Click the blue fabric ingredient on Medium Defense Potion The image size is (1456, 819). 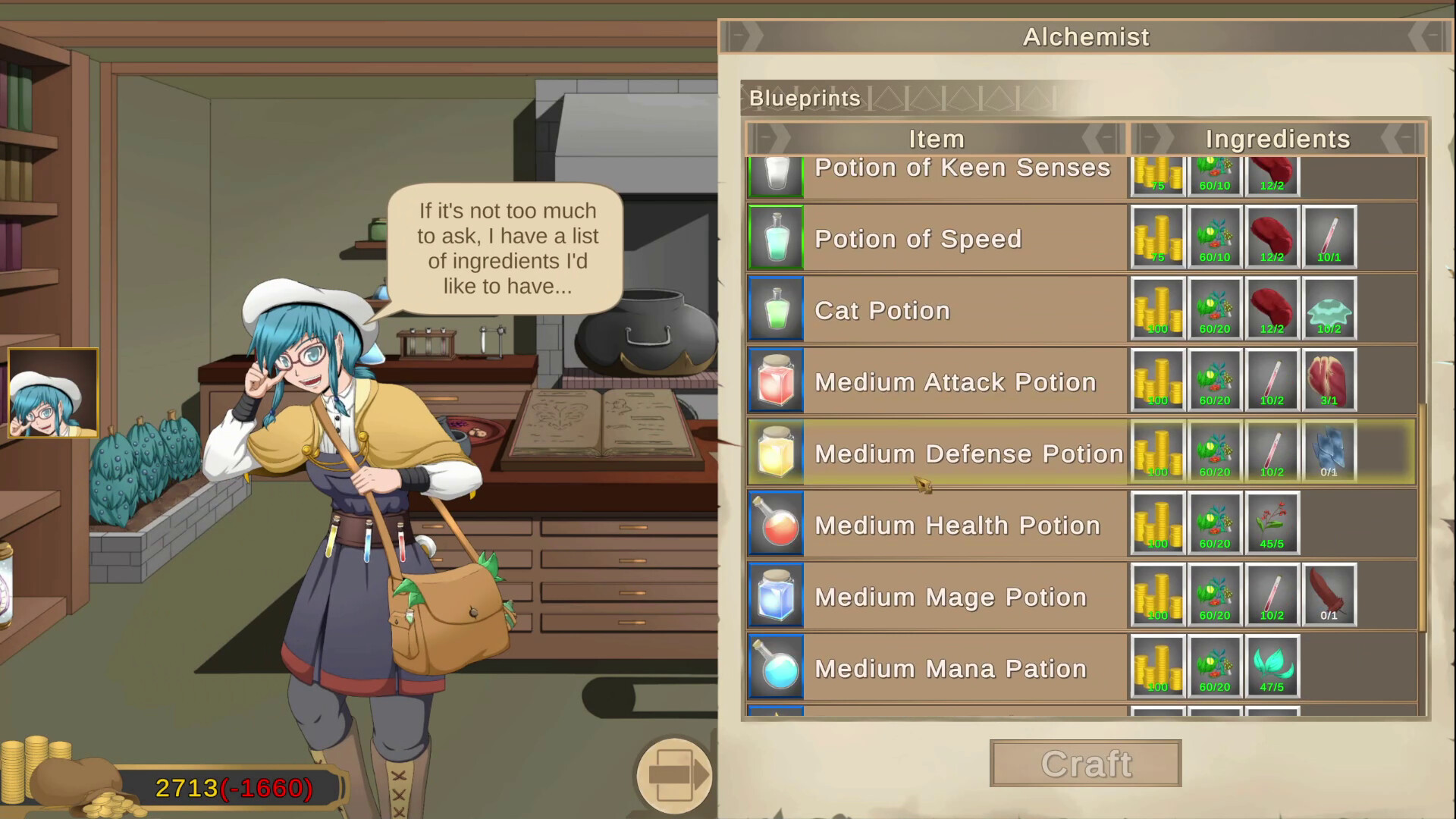pos(1329,452)
